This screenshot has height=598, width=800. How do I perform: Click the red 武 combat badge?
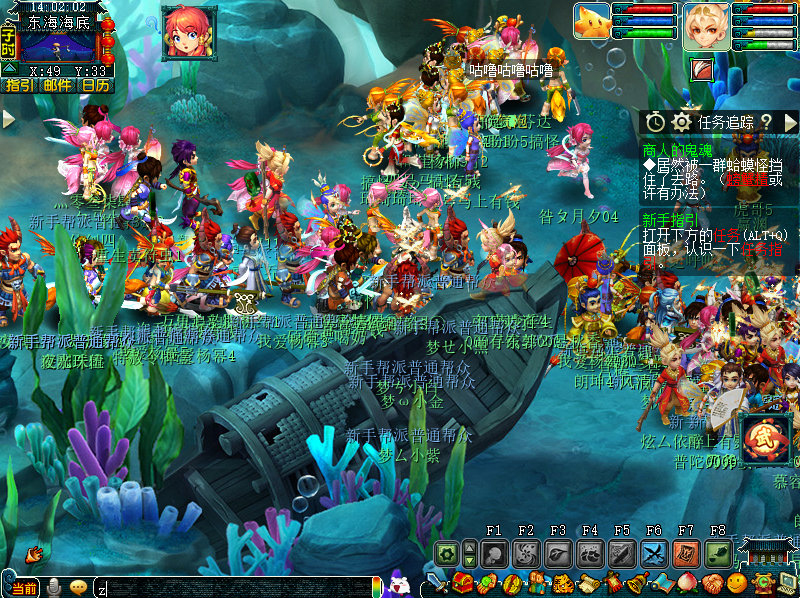tap(767, 437)
